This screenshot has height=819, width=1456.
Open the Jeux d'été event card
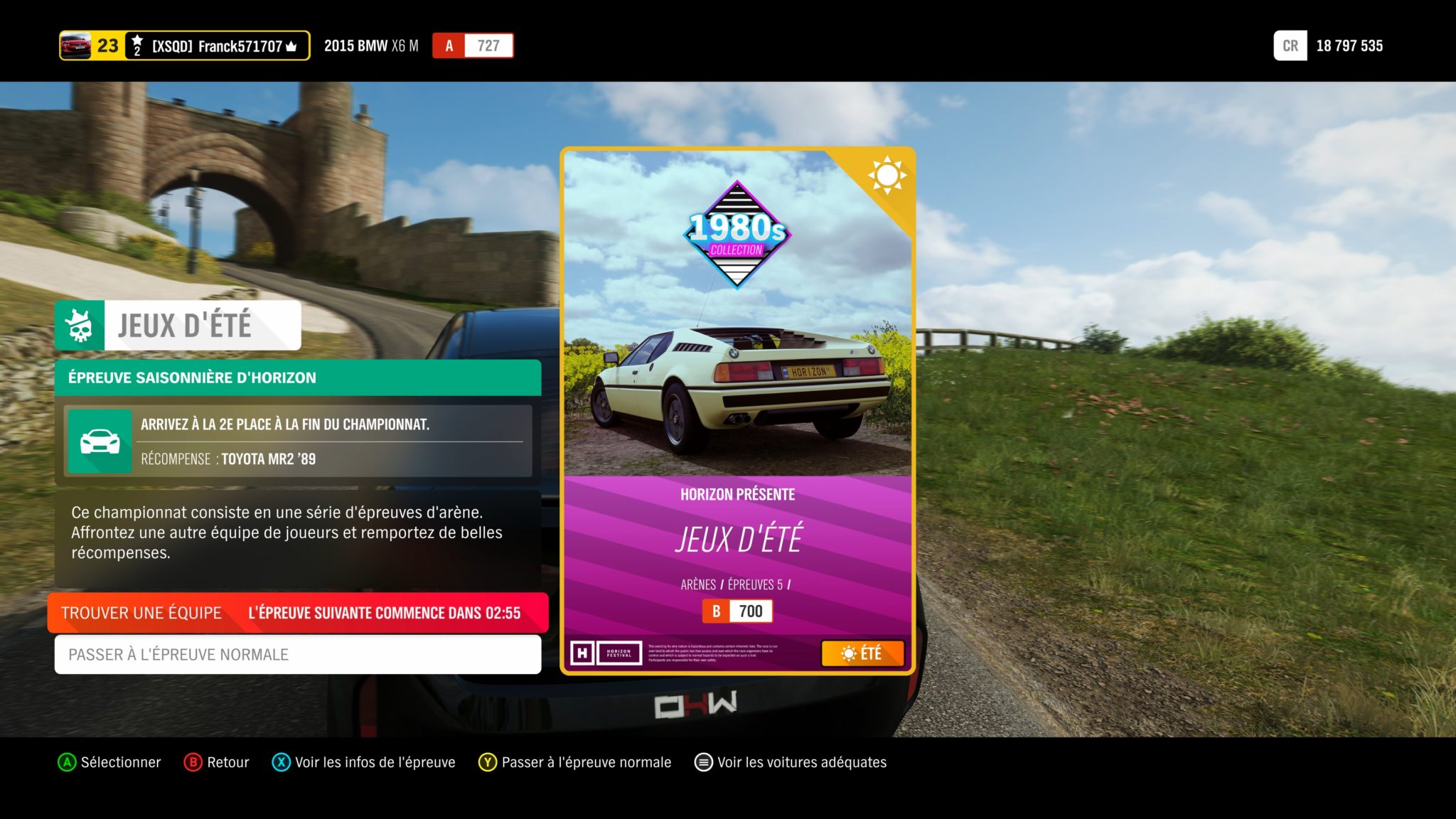737,410
